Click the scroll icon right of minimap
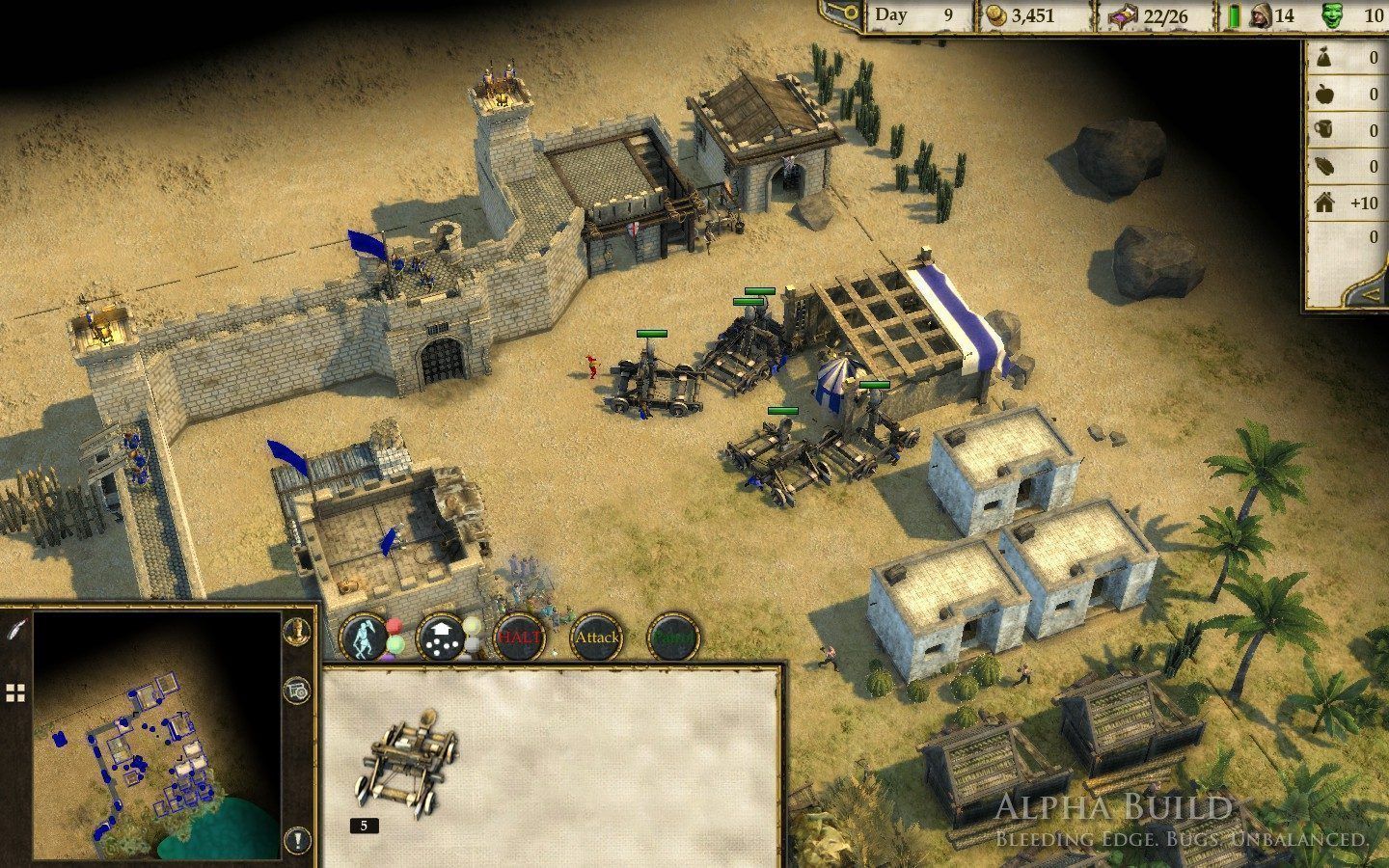Viewport: 1389px width, 868px height. [297, 691]
